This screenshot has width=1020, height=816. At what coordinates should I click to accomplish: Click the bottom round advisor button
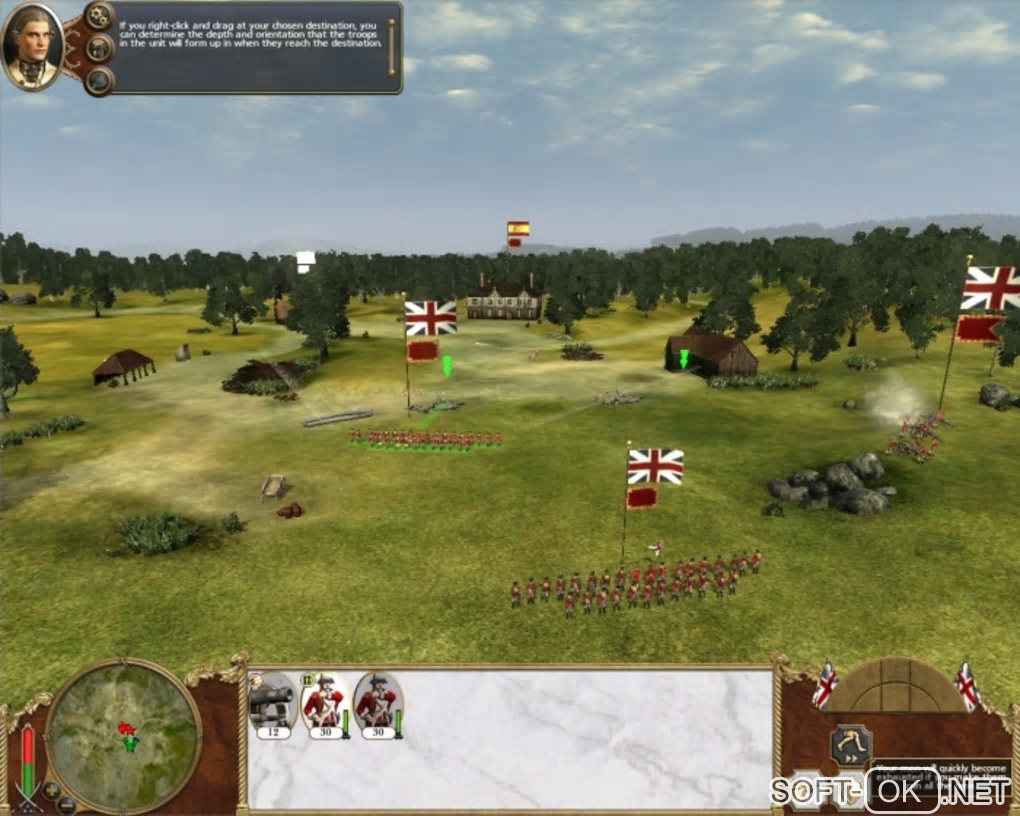(x=99, y=80)
